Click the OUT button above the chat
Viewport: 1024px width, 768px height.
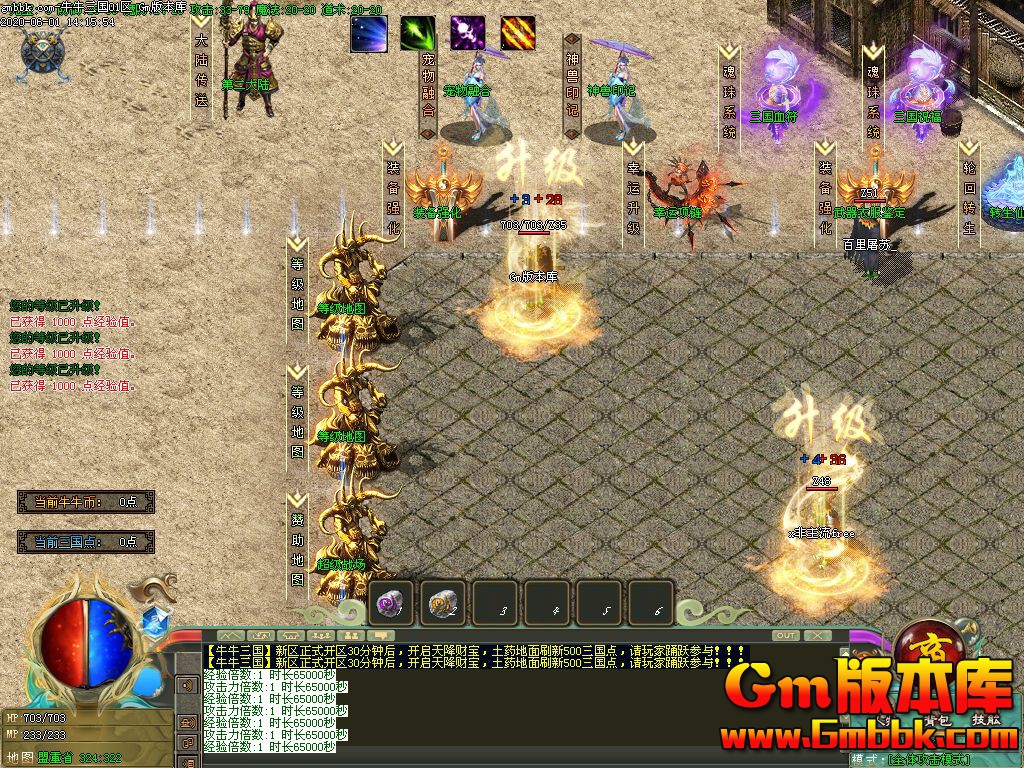pyautogui.click(x=786, y=635)
